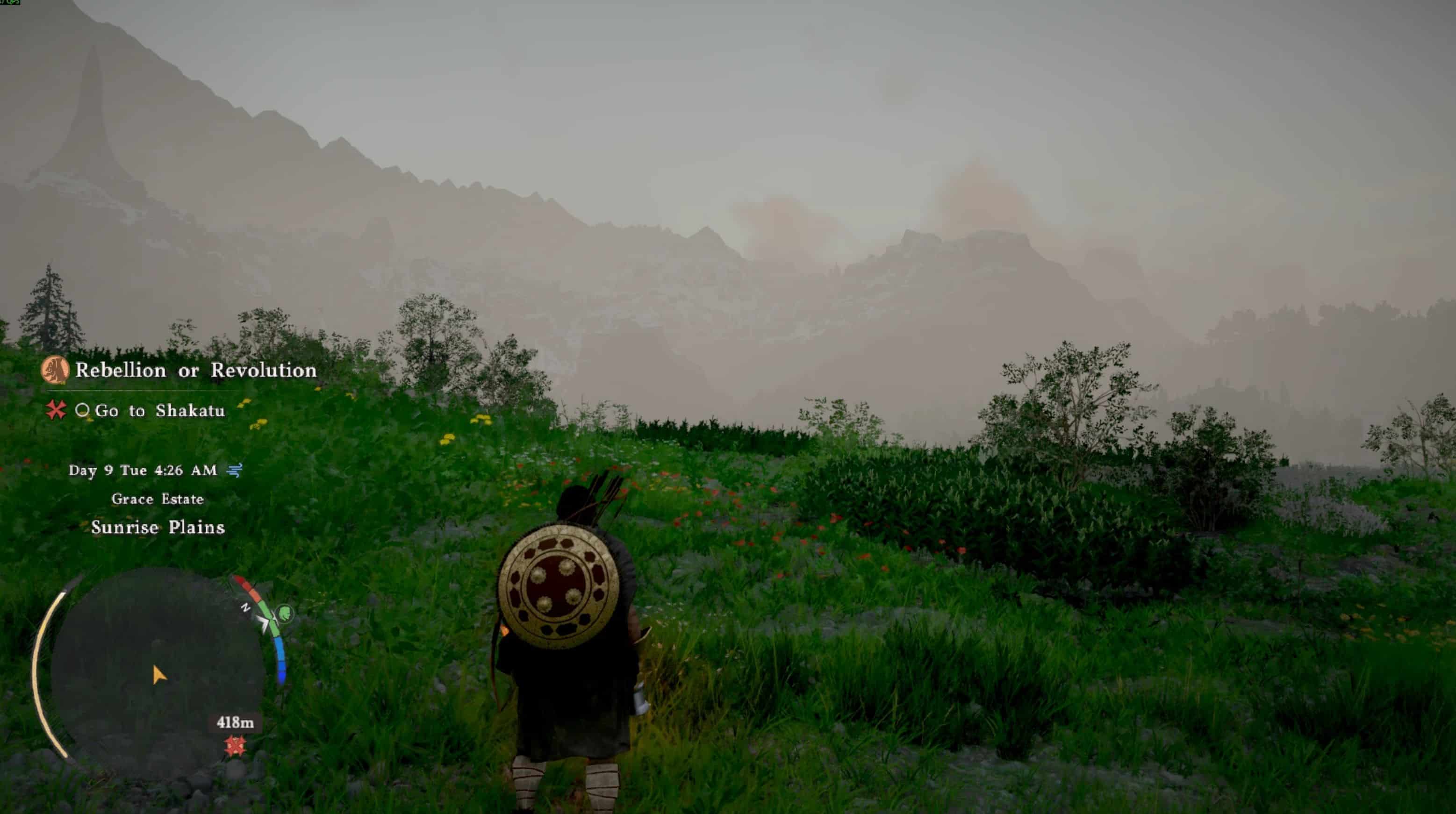Click the blue wind weather icon
This screenshot has width=1456, height=814.
coord(235,470)
